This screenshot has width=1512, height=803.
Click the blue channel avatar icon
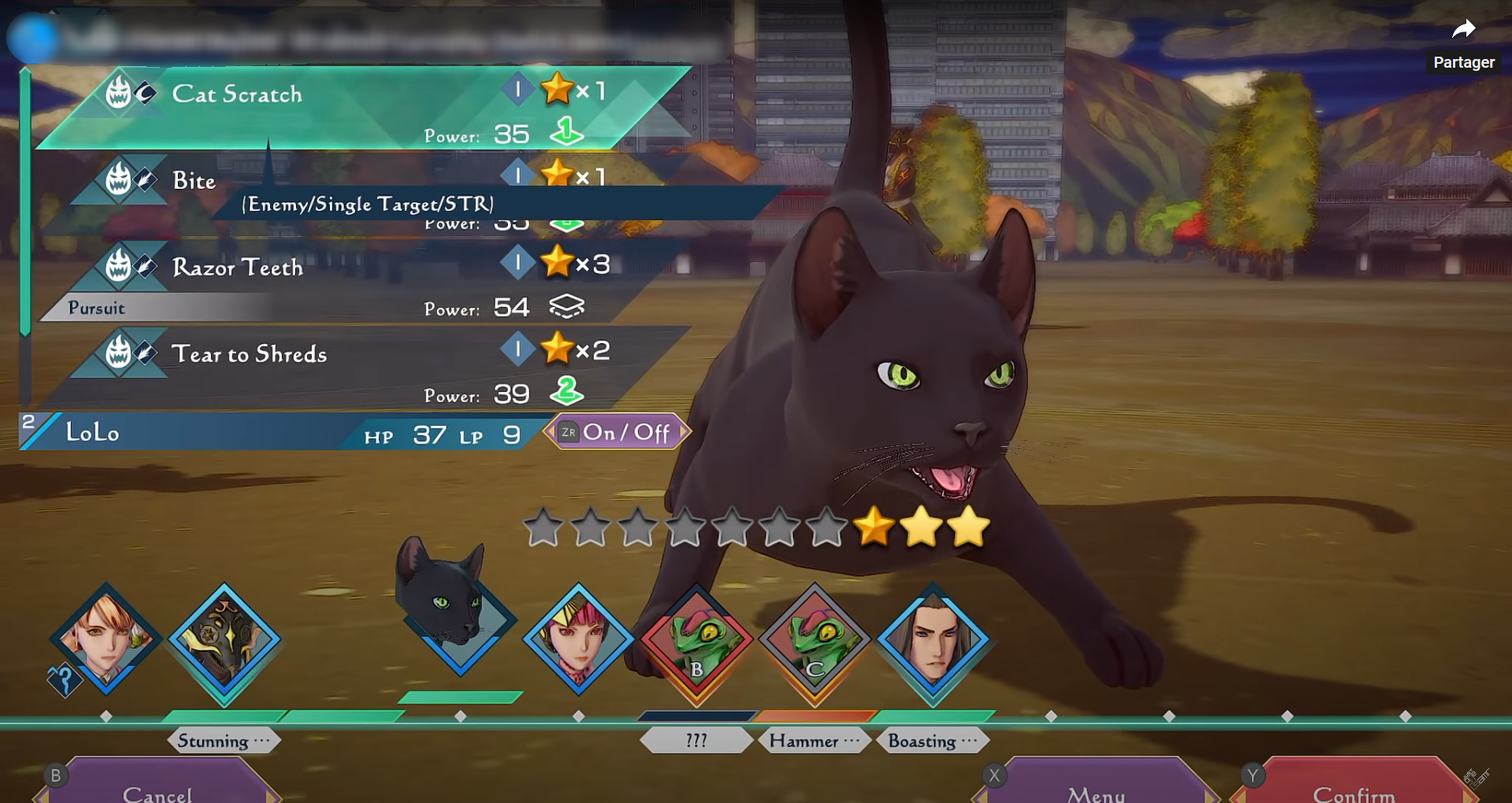tap(33, 38)
